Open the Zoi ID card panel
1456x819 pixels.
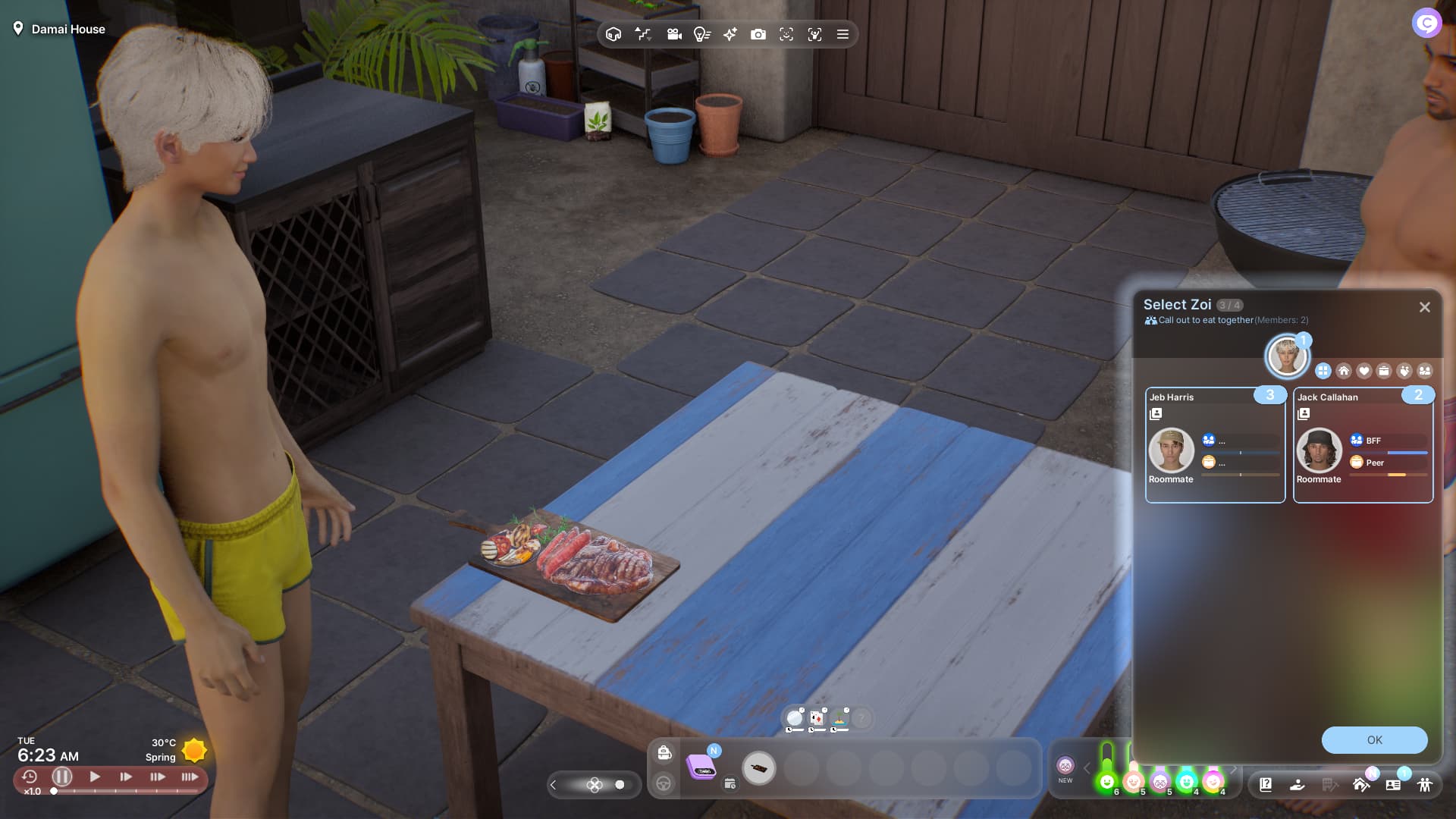(x=1393, y=785)
